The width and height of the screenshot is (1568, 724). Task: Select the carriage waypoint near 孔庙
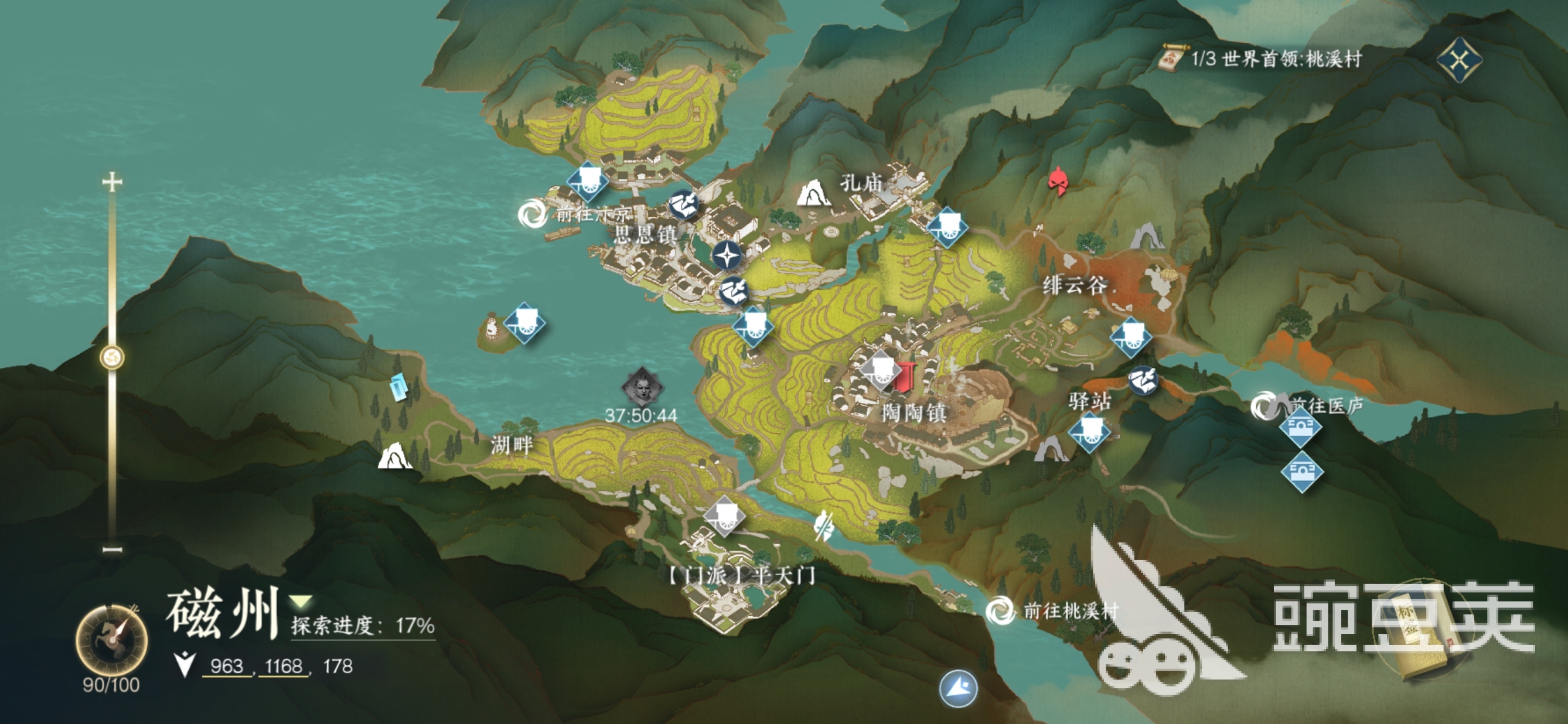pyautogui.click(x=947, y=226)
